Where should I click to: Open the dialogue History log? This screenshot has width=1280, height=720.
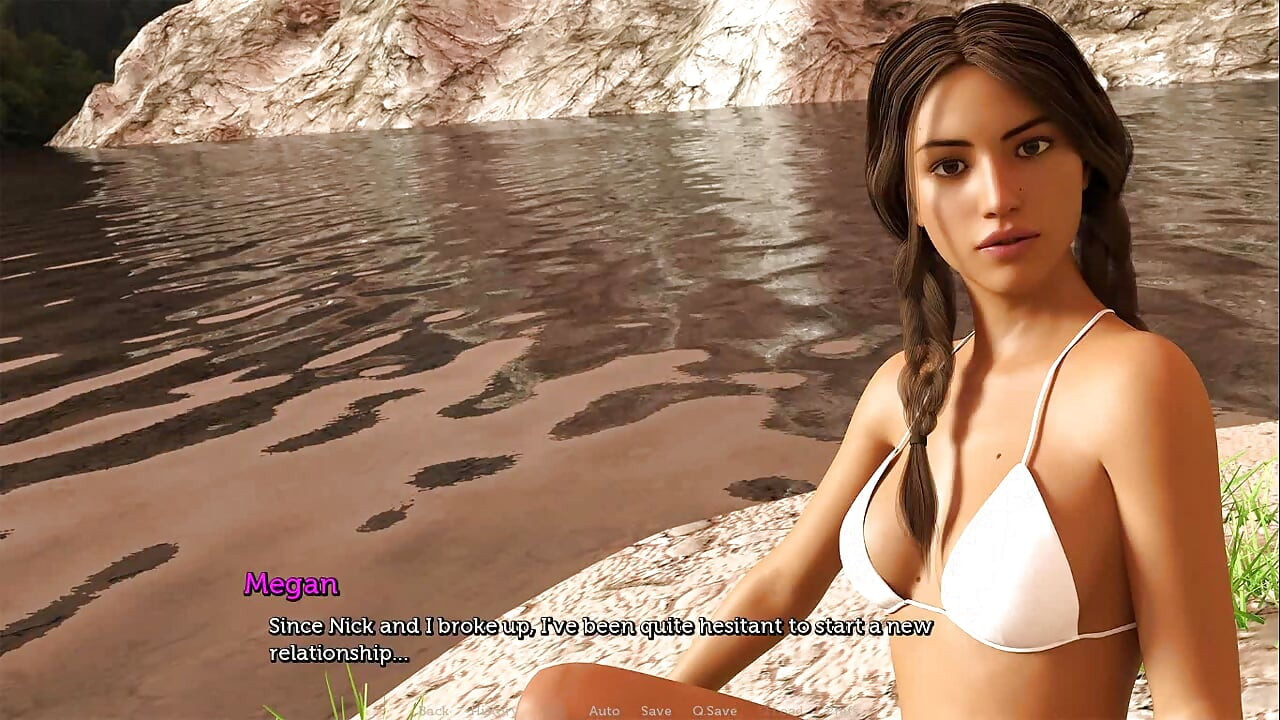tap(495, 711)
